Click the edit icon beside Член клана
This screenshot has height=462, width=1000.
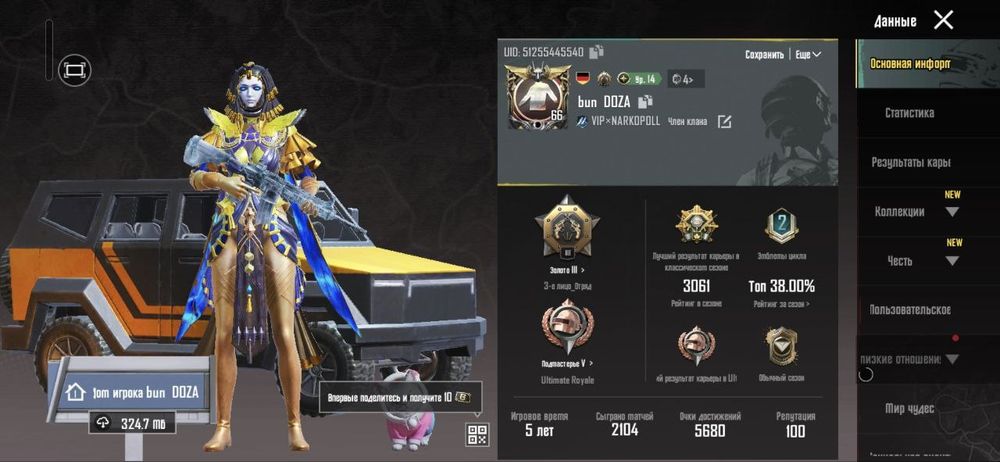click(x=724, y=122)
